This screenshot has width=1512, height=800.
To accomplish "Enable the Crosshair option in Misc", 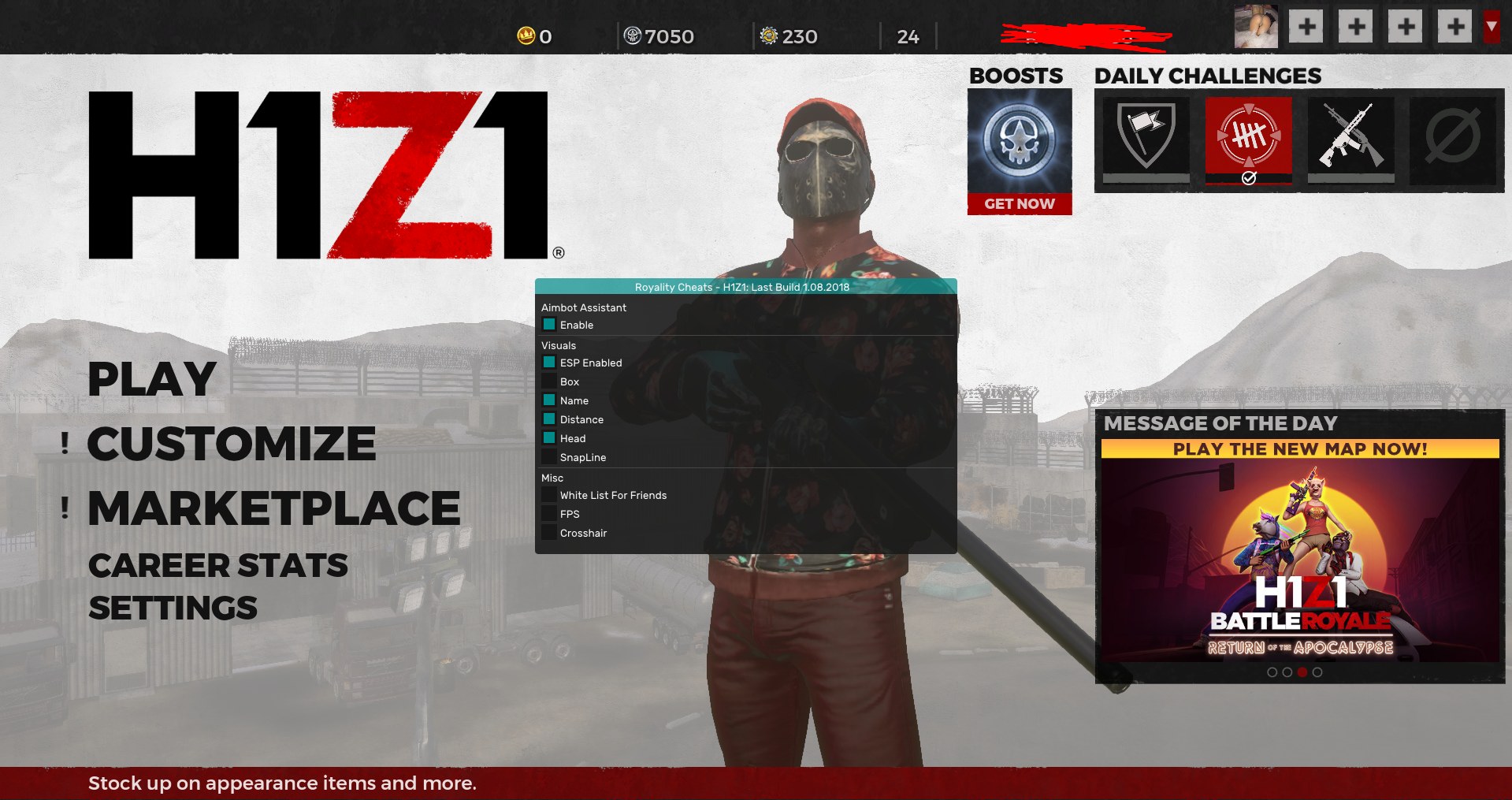I will [548, 532].
